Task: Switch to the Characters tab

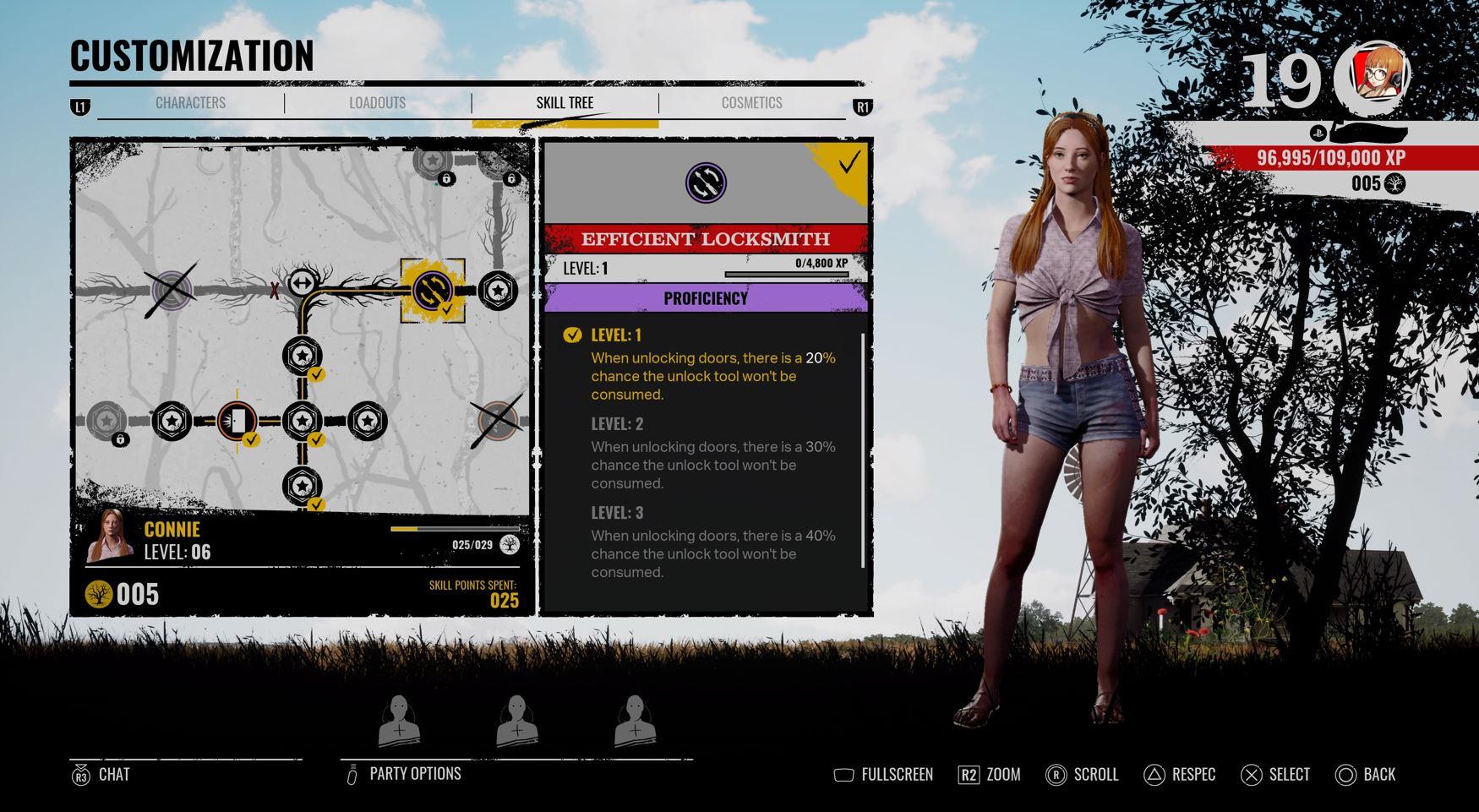Action: [190, 103]
